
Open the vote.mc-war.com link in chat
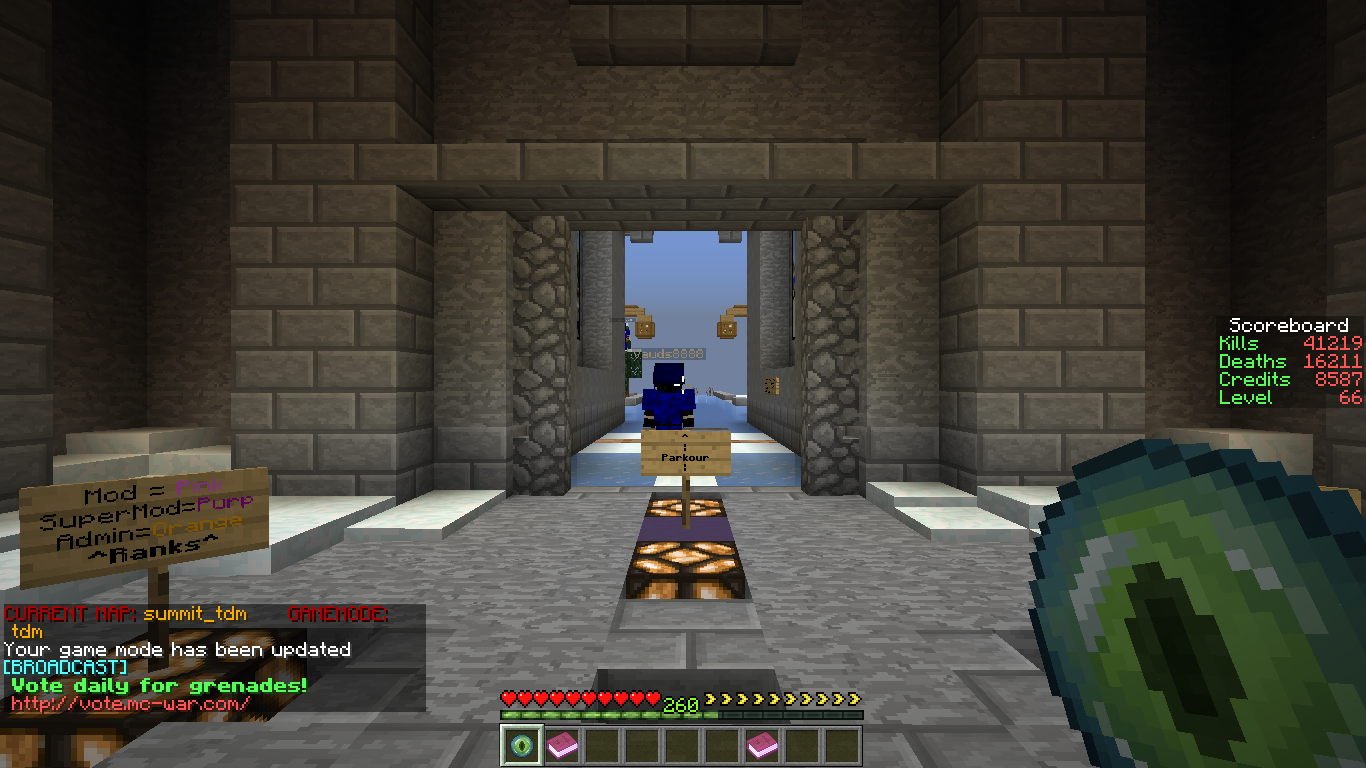131,704
